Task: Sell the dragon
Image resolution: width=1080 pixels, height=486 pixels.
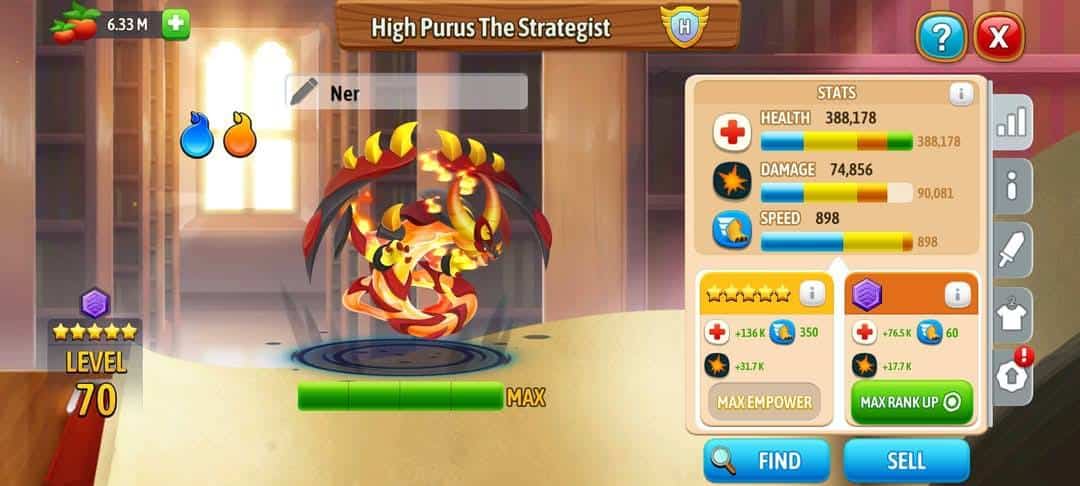Action: tap(906, 461)
